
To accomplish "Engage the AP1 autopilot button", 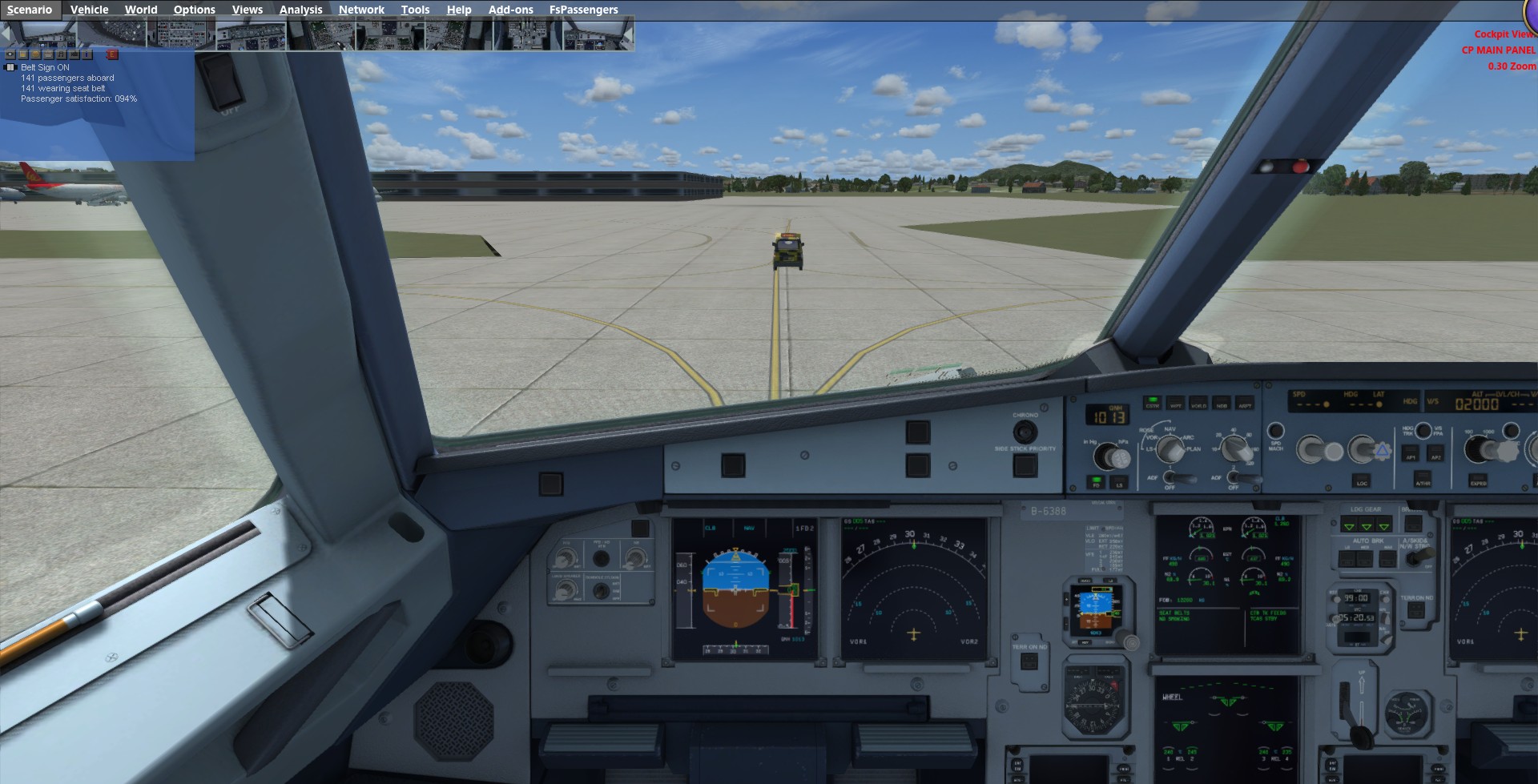I will tap(1411, 454).
